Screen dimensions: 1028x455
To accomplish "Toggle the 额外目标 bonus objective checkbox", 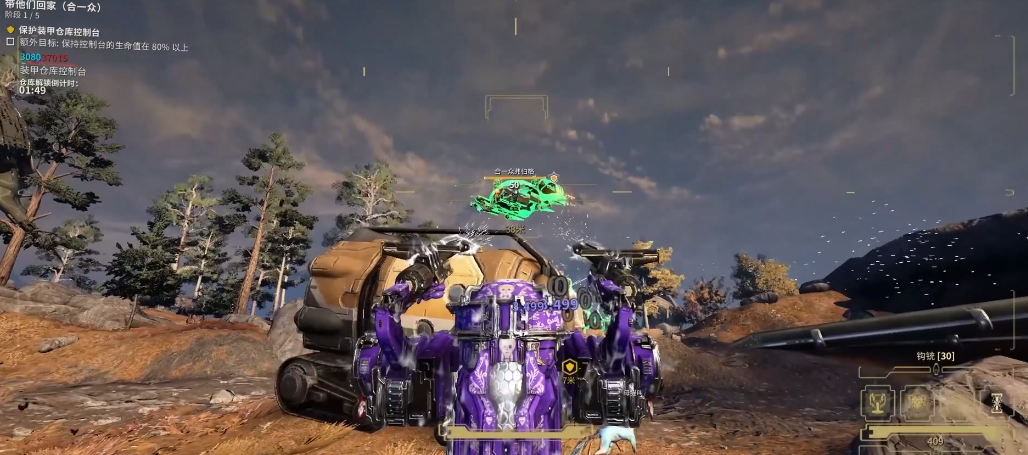I will 11,43.
